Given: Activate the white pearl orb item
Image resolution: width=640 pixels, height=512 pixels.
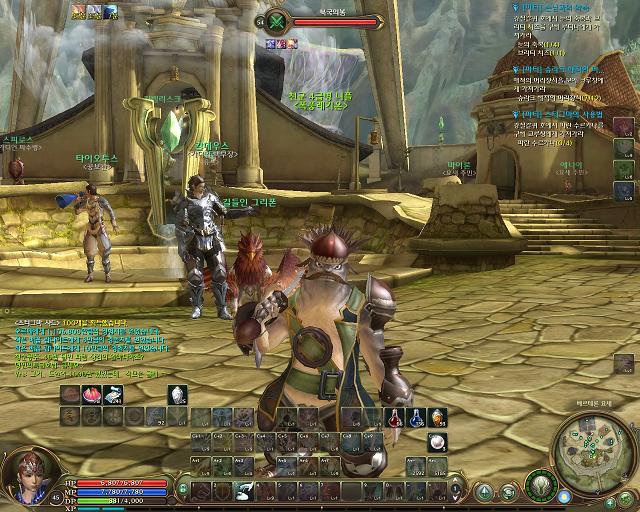Looking at the screenshot, I should click(437, 441).
